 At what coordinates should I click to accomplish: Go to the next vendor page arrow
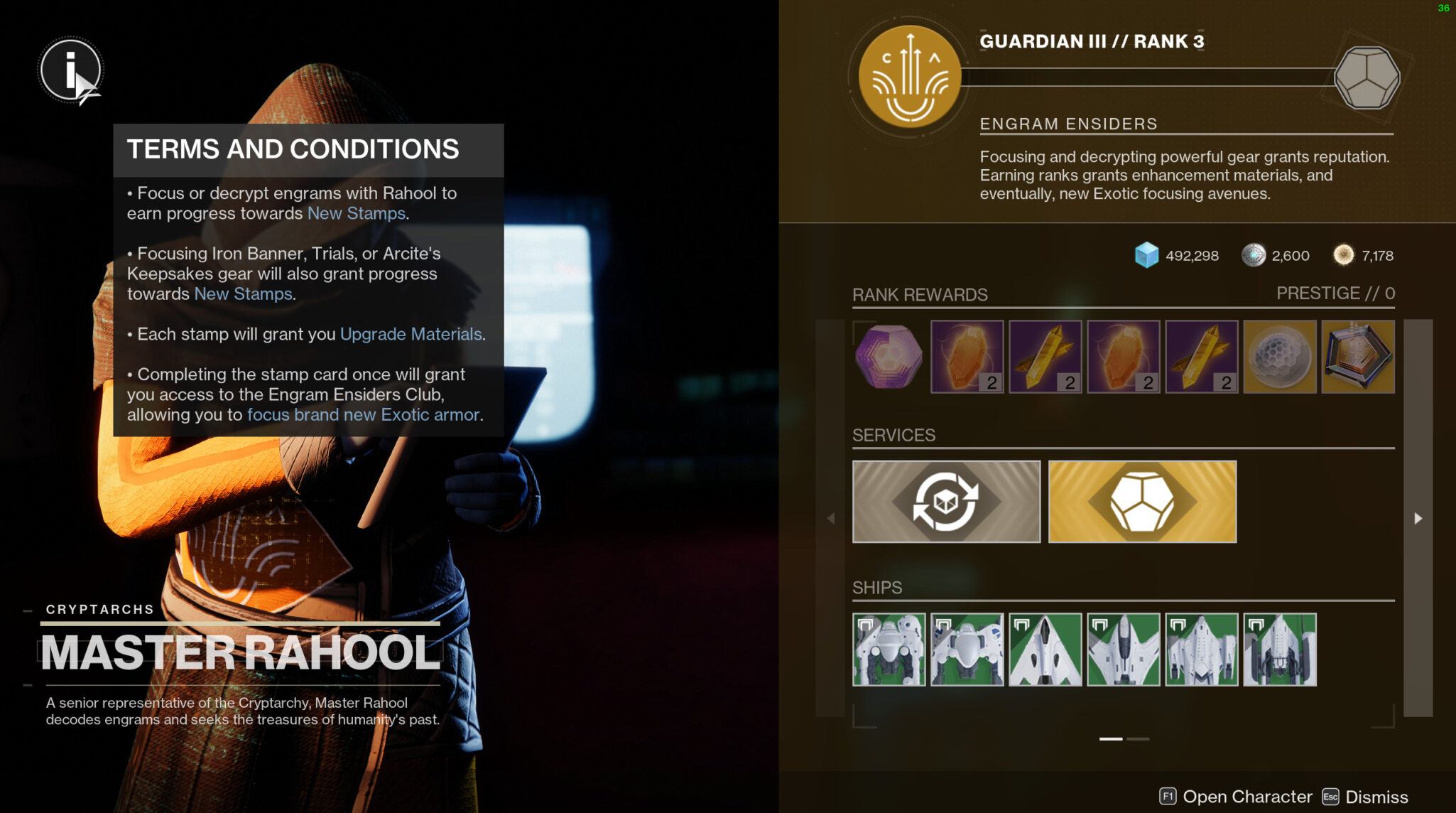tap(1418, 519)
